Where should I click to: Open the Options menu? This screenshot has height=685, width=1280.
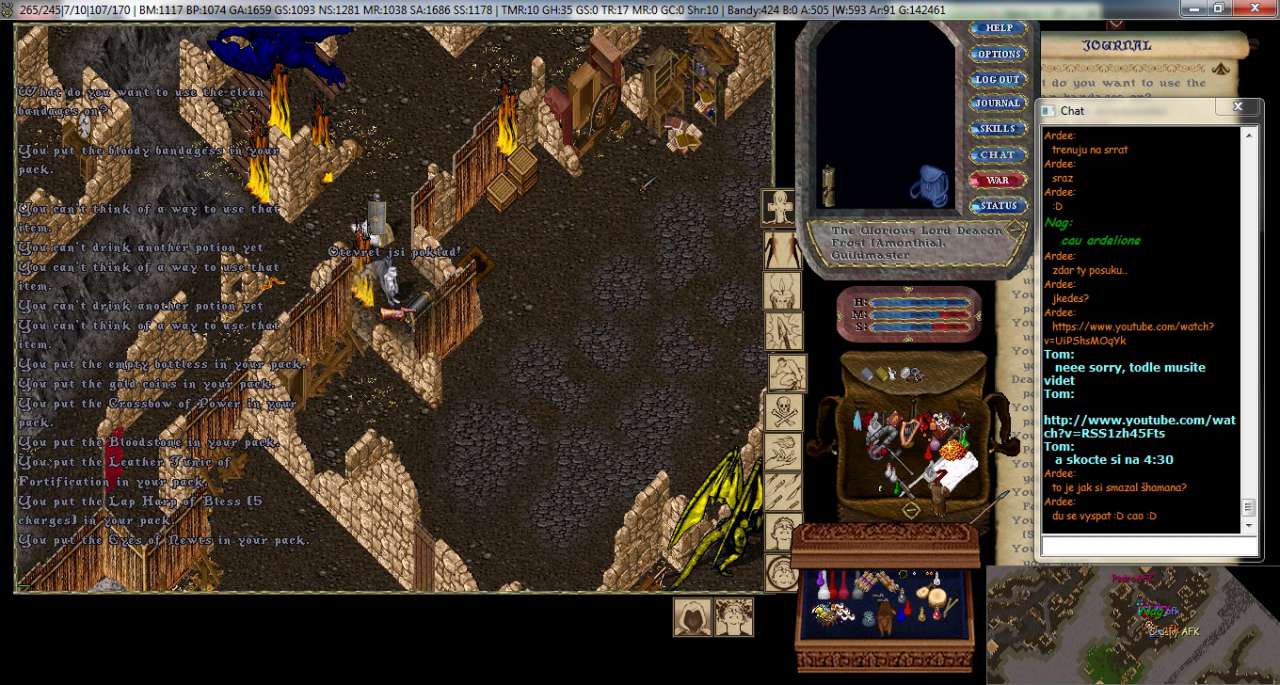click(x=997, y=54)
